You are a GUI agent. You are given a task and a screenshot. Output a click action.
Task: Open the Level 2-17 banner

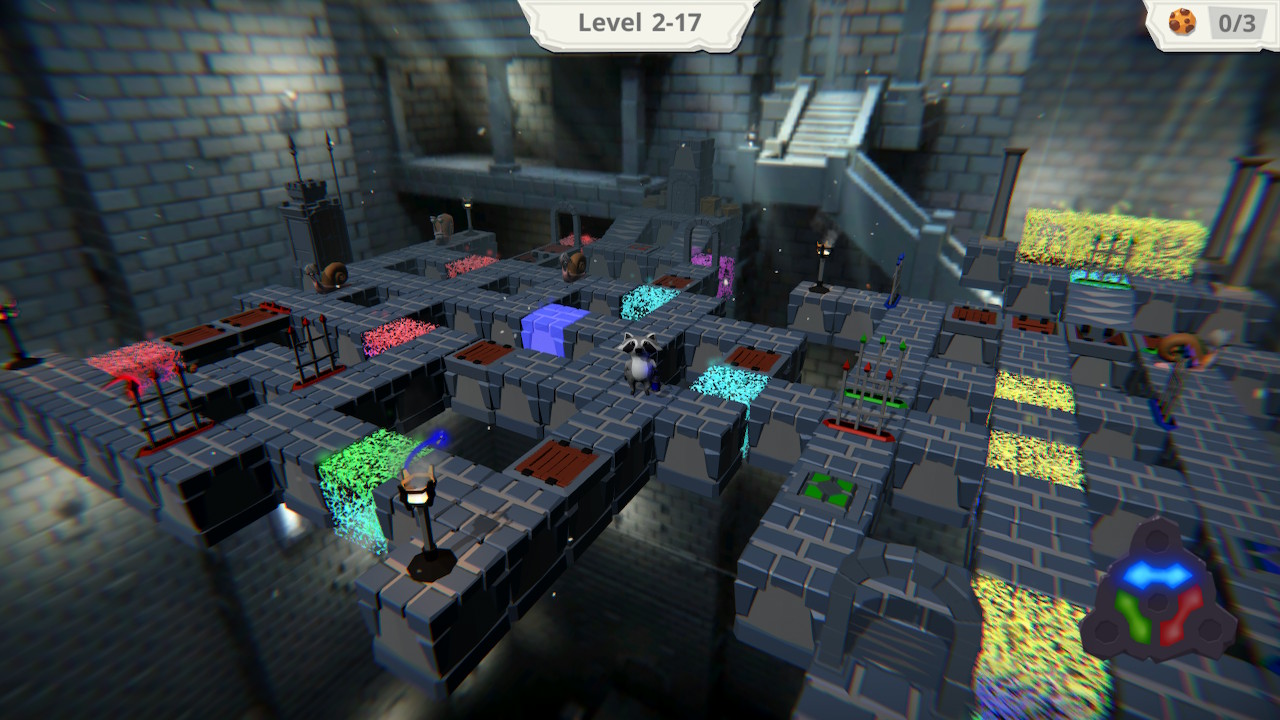[x=640, y=22]
